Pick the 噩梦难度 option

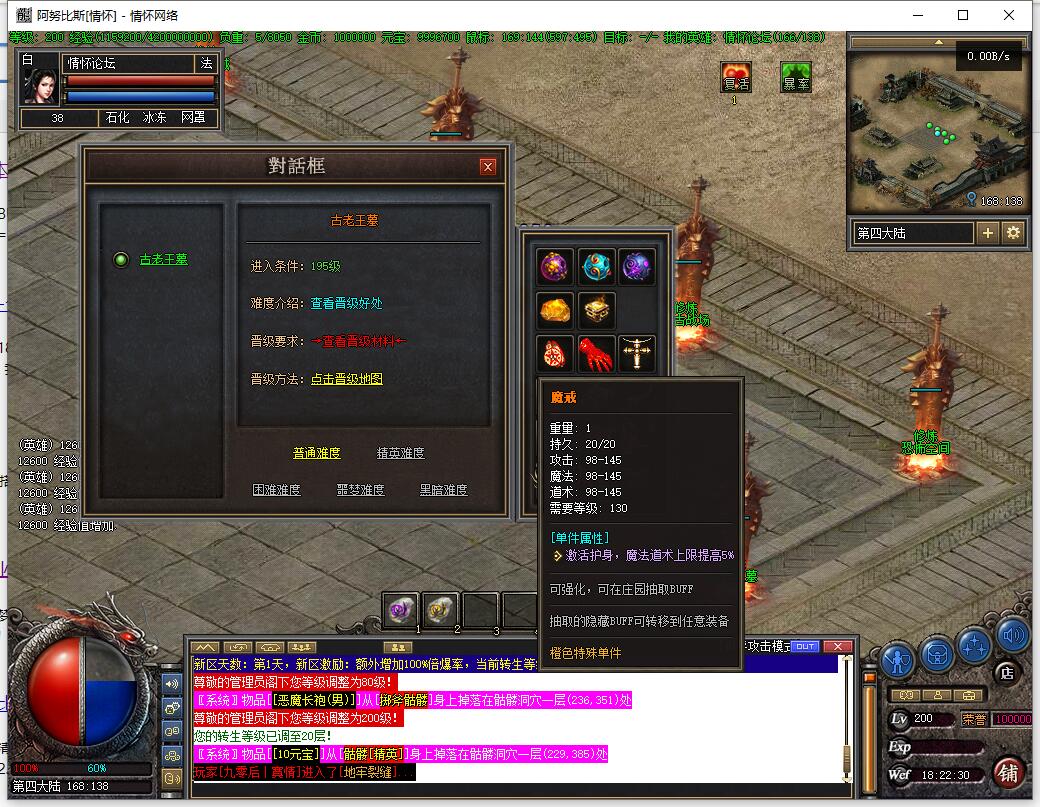click(360, 490)
